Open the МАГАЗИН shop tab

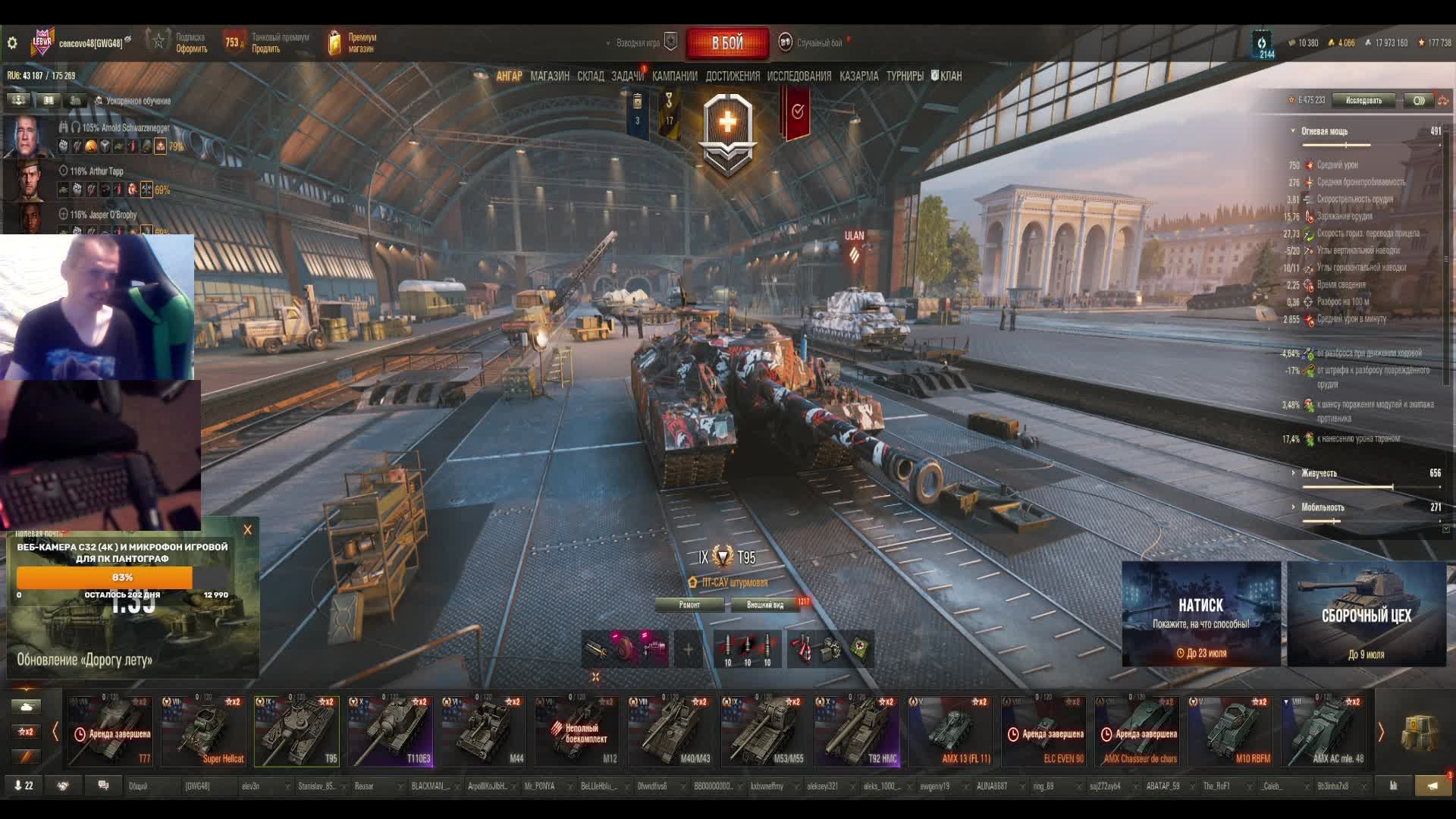(550, 76)
